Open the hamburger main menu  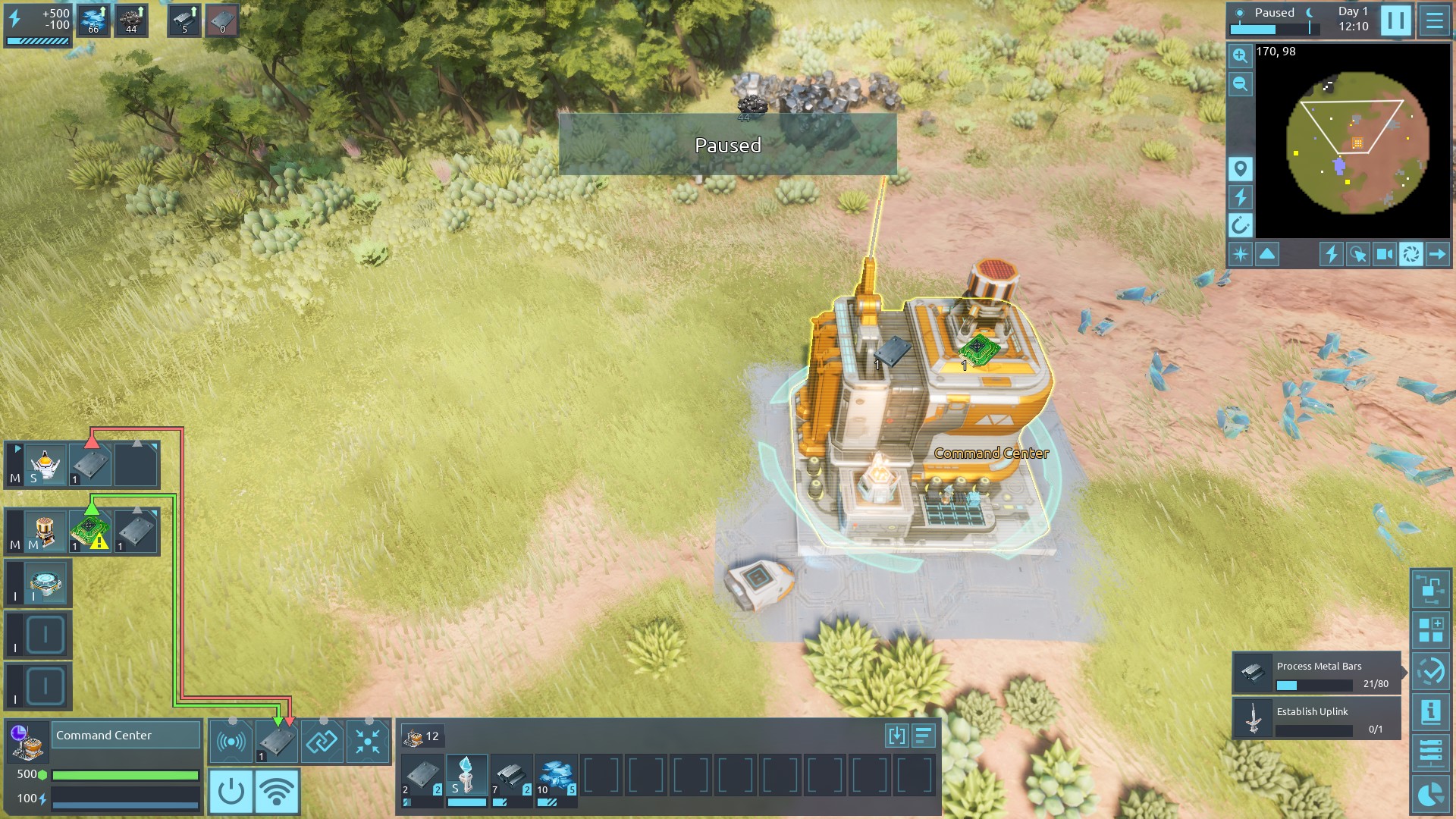pos(1434,20)
